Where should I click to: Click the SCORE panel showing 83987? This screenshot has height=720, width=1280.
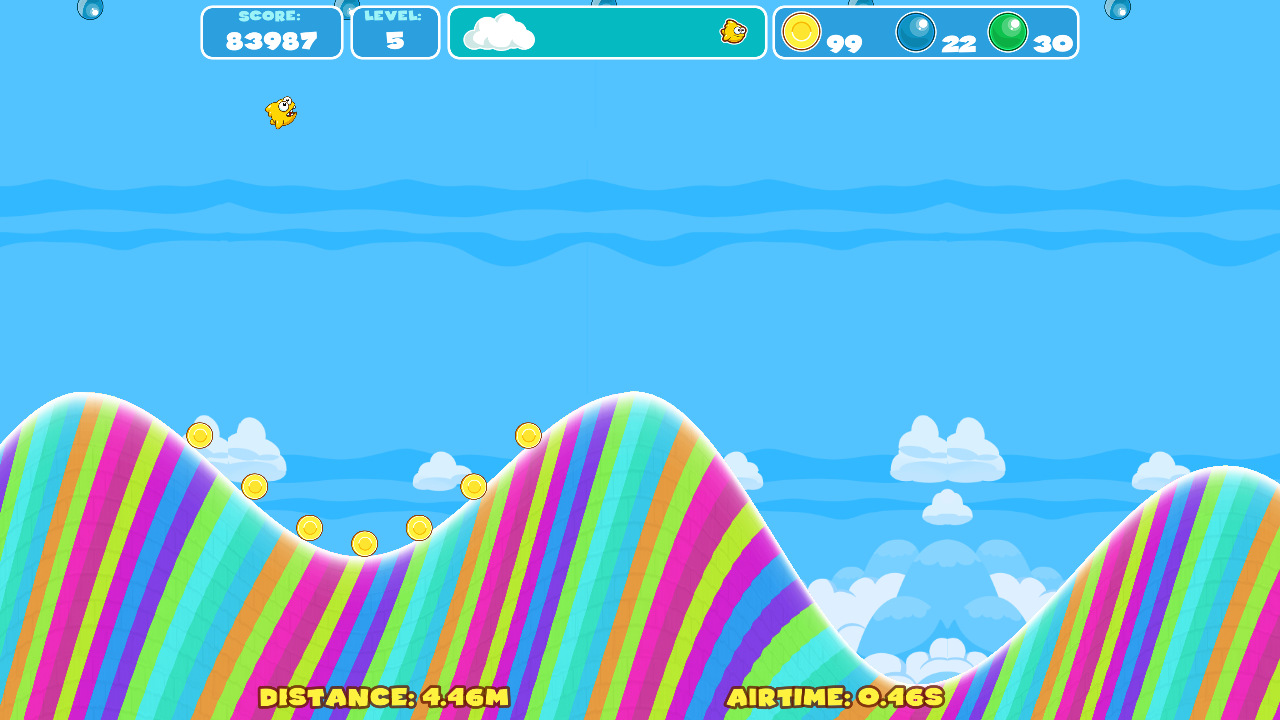(271, 32)
